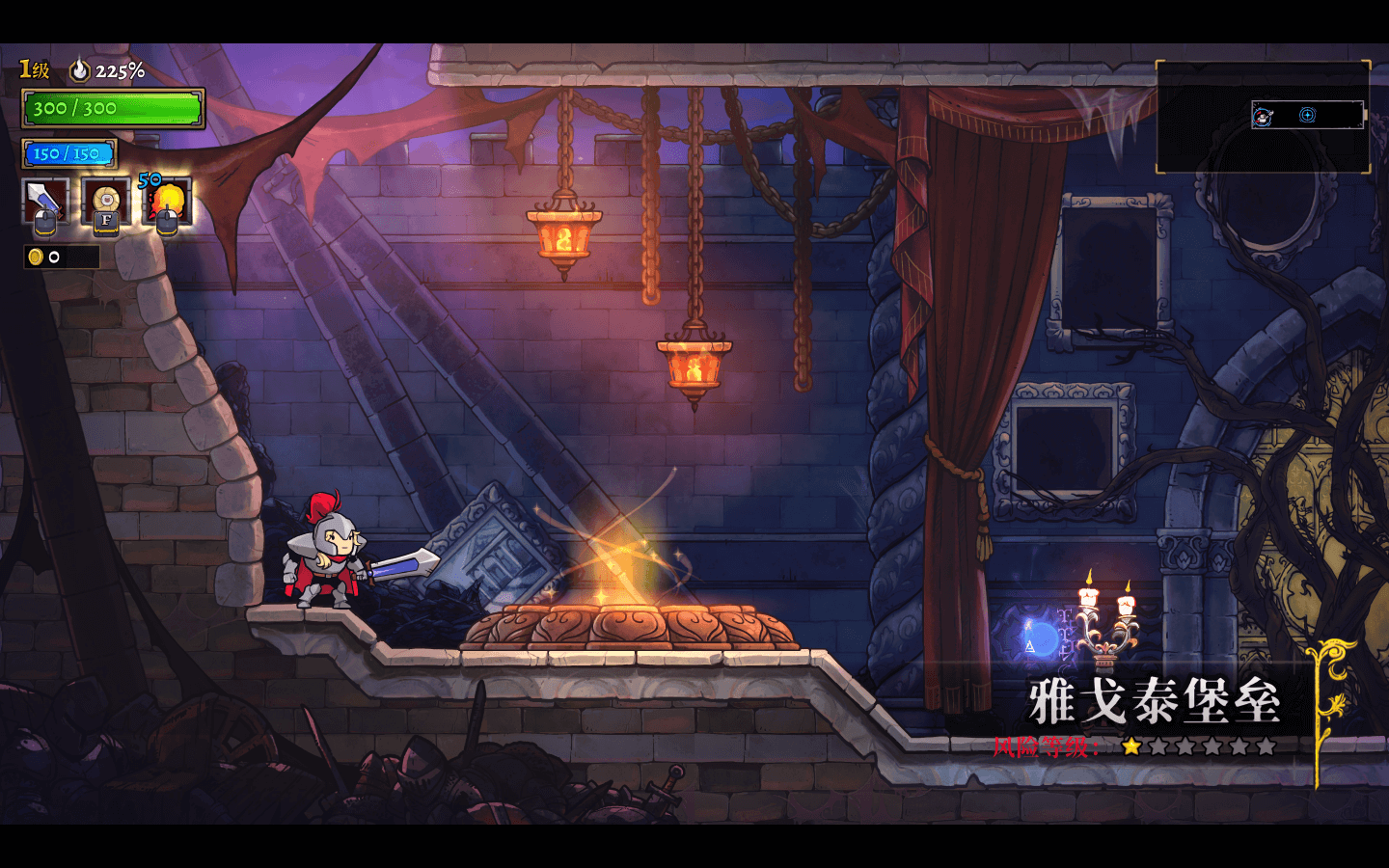
Task: Click the blue circle marker on minimap
Action: coord(1307,115)
